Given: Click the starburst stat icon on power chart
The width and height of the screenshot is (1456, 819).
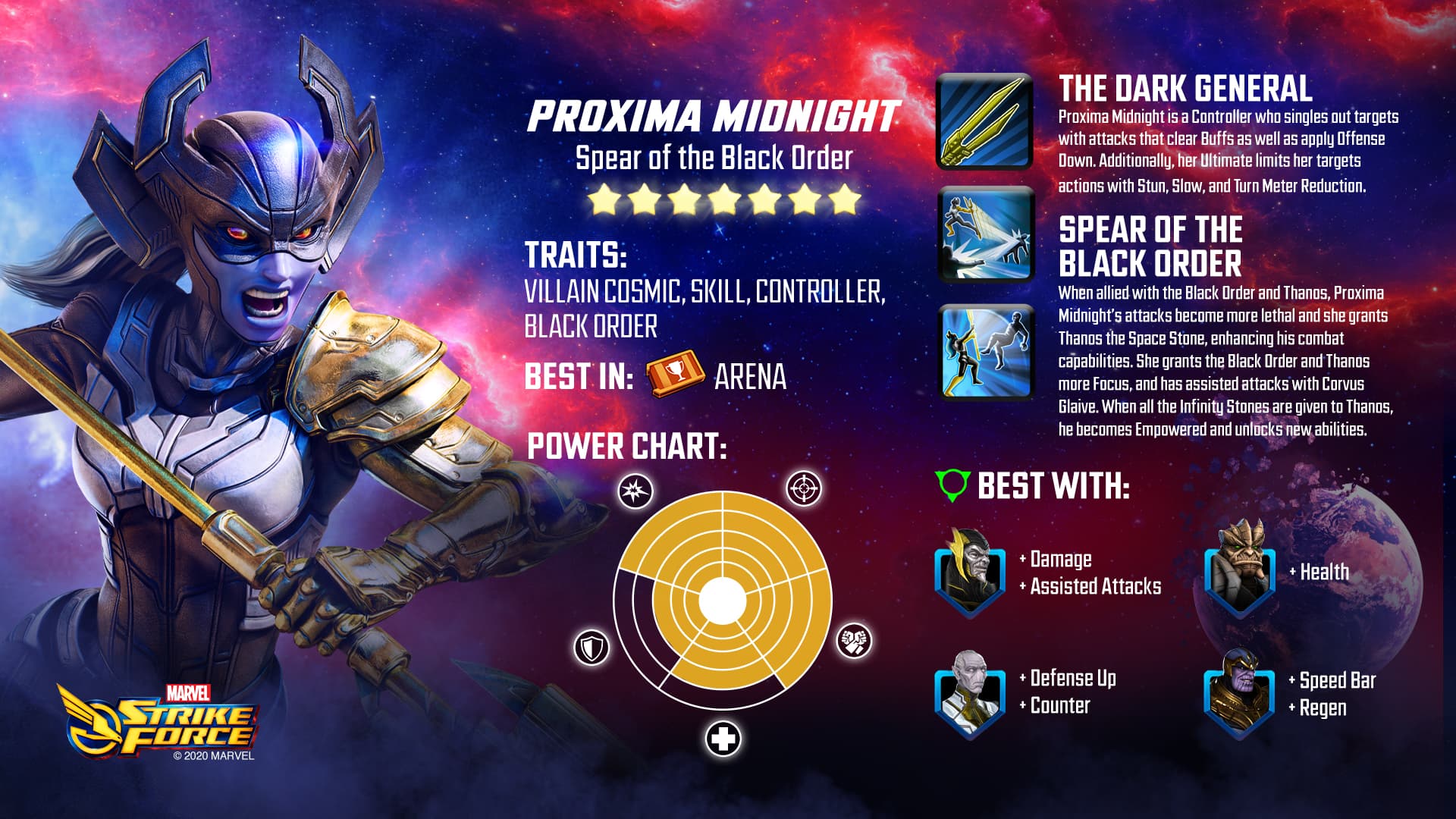Looking at the screenshot, I should (635, 491).
